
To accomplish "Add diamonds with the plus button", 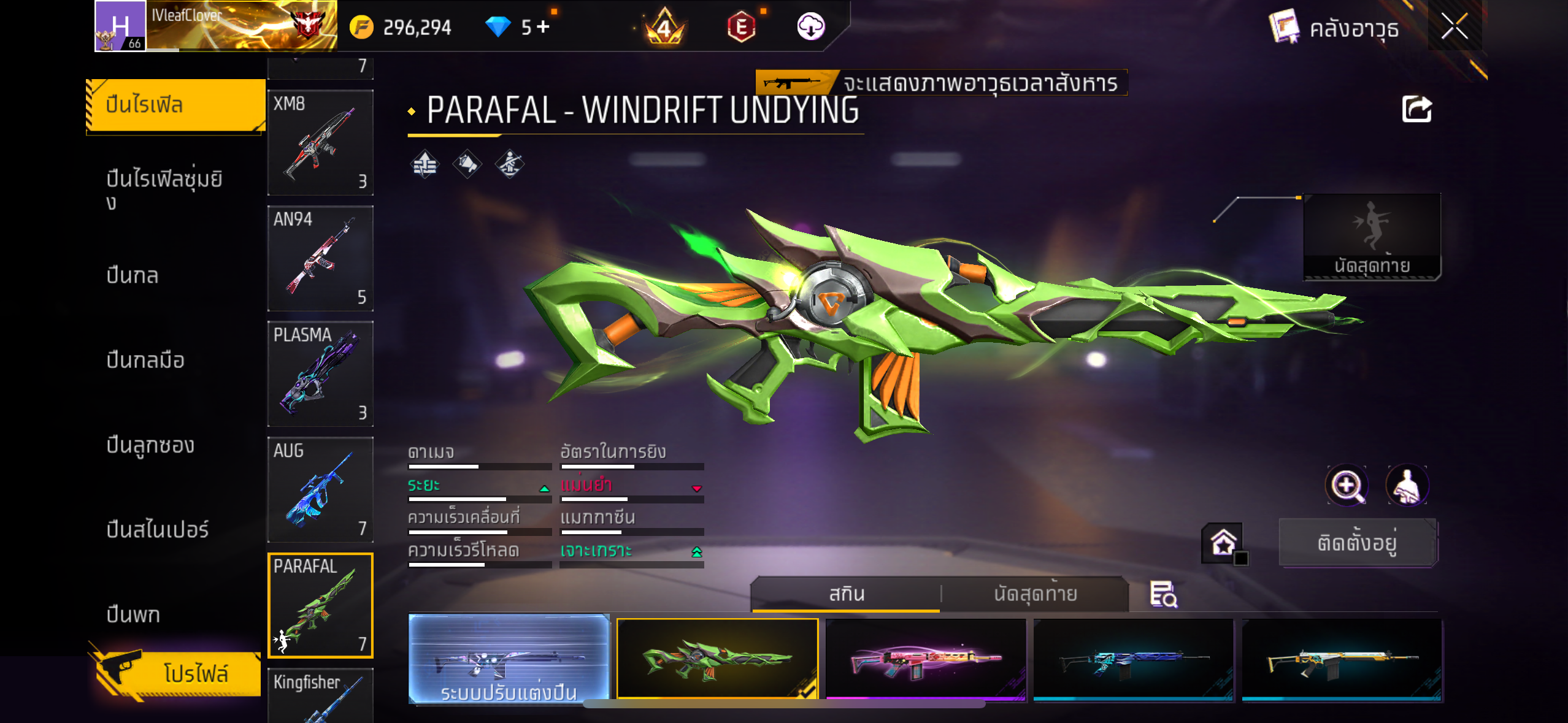I will coord(544,27).
